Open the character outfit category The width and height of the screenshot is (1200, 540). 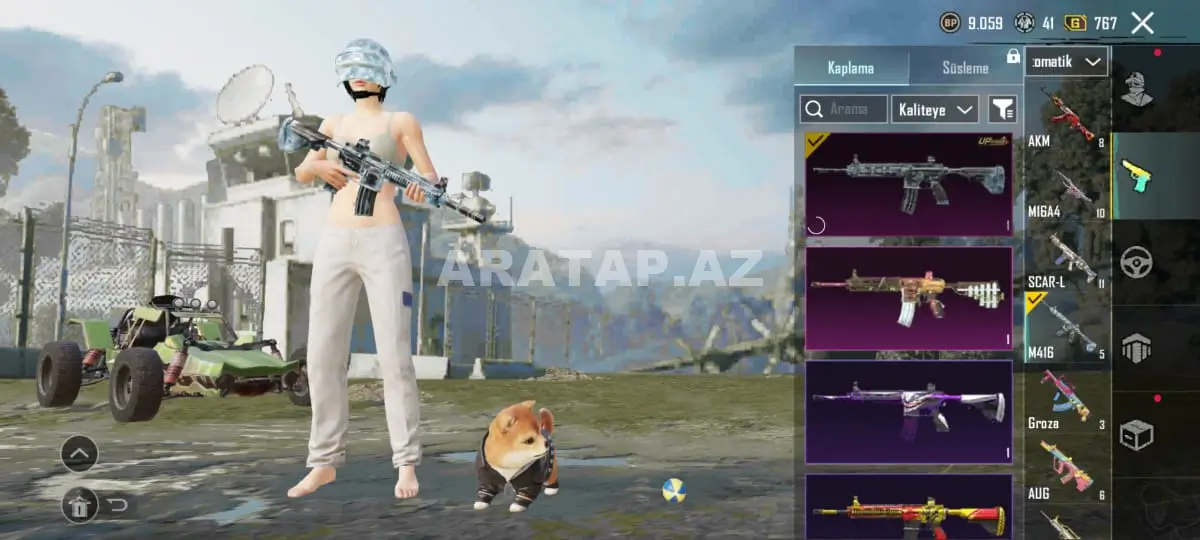point(1136,89)
